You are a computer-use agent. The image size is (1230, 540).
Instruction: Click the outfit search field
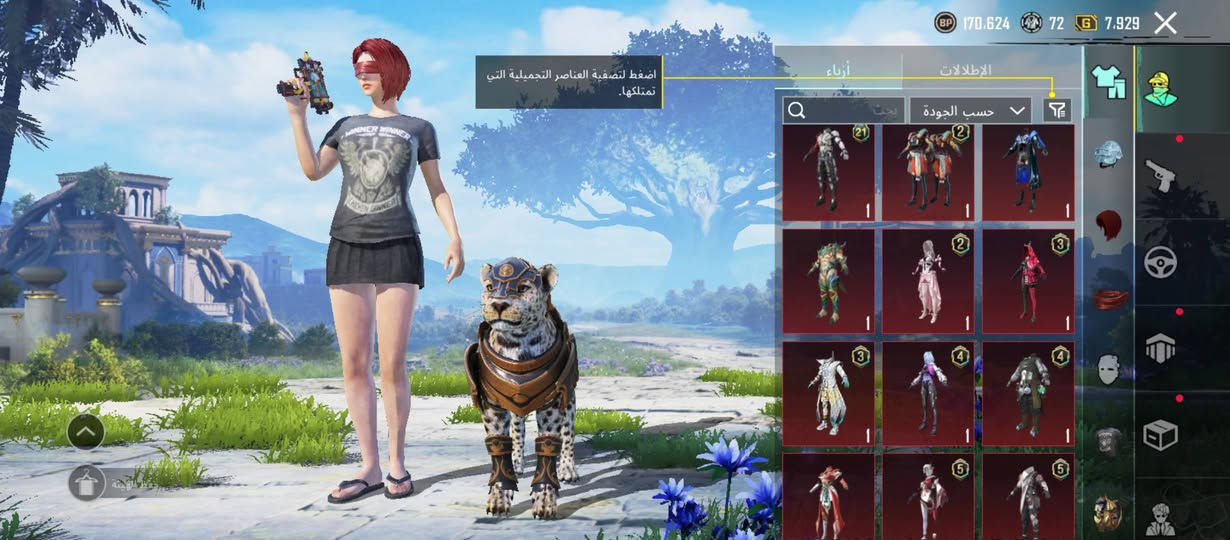pos(842,110)
